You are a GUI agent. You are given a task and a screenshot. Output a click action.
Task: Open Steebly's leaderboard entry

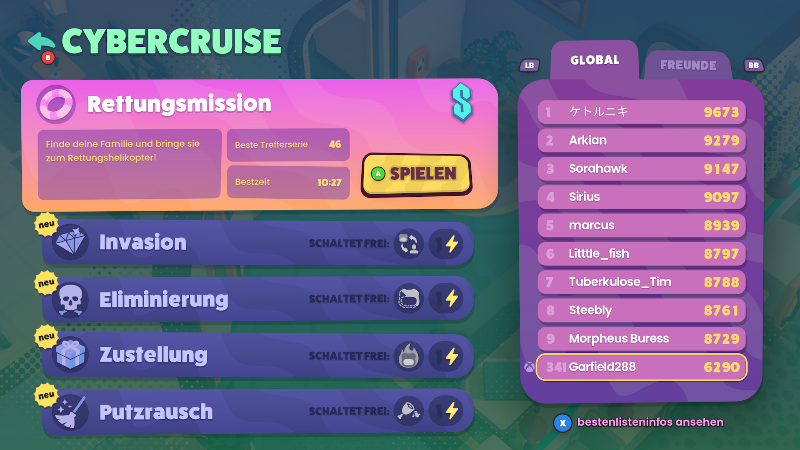(x=642, y=310)
